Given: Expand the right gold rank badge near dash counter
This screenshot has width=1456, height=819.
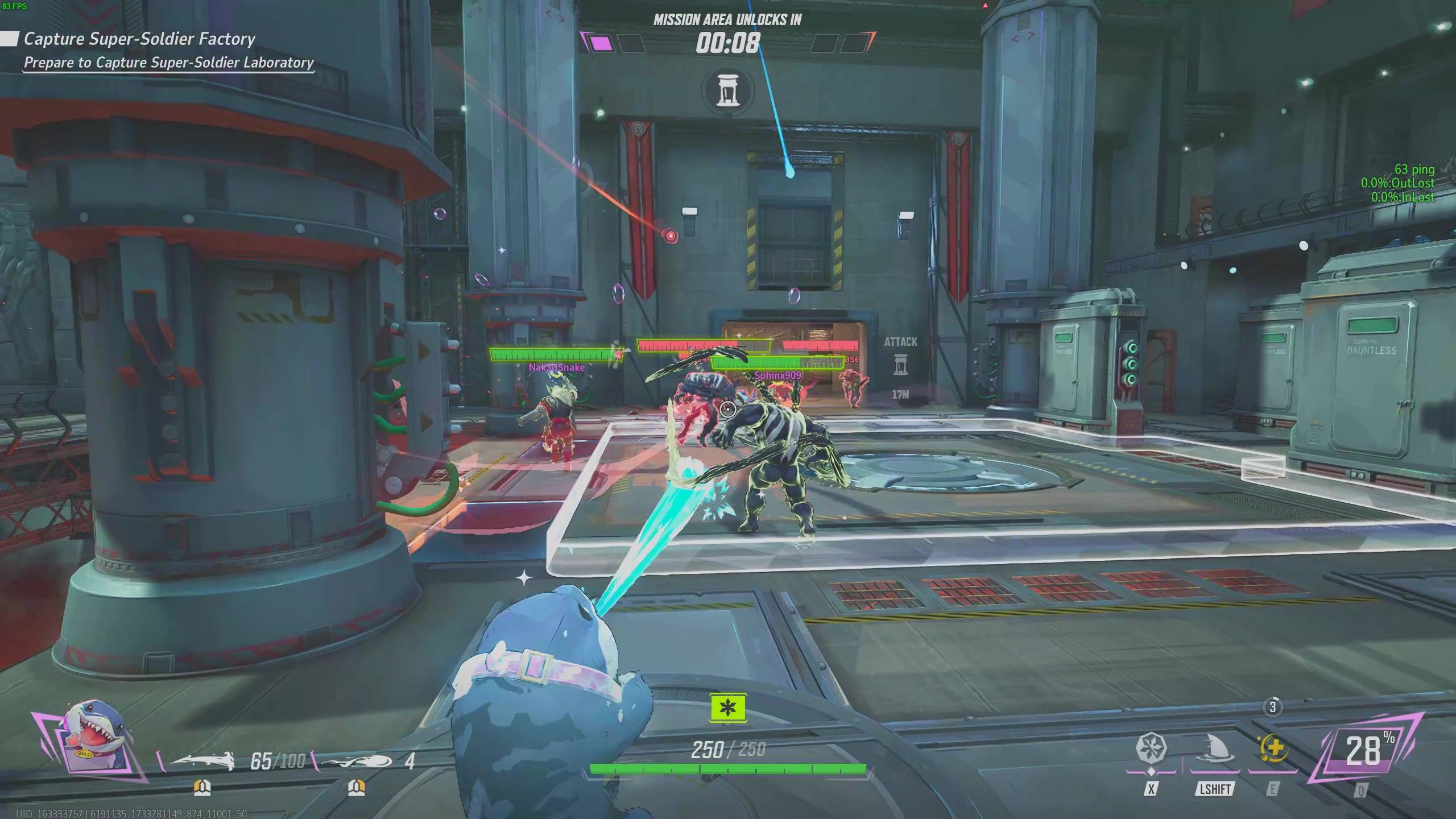Looking at the screenshot, I should 356,788.
